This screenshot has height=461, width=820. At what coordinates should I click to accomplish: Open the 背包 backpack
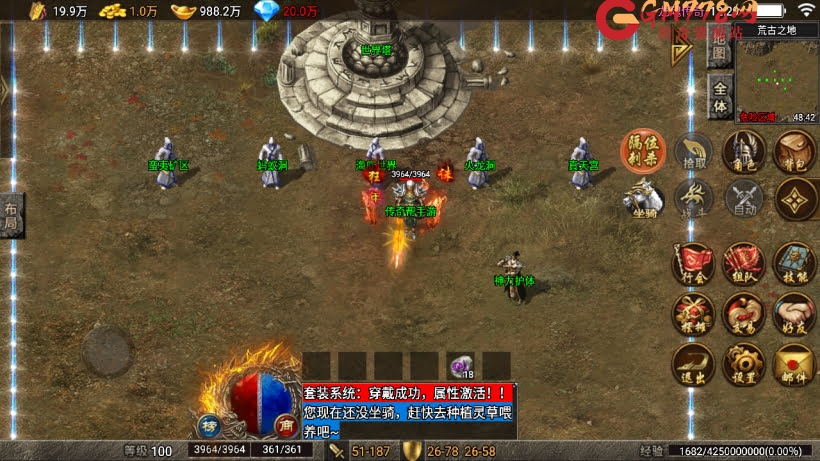click(x=795, y=152)
